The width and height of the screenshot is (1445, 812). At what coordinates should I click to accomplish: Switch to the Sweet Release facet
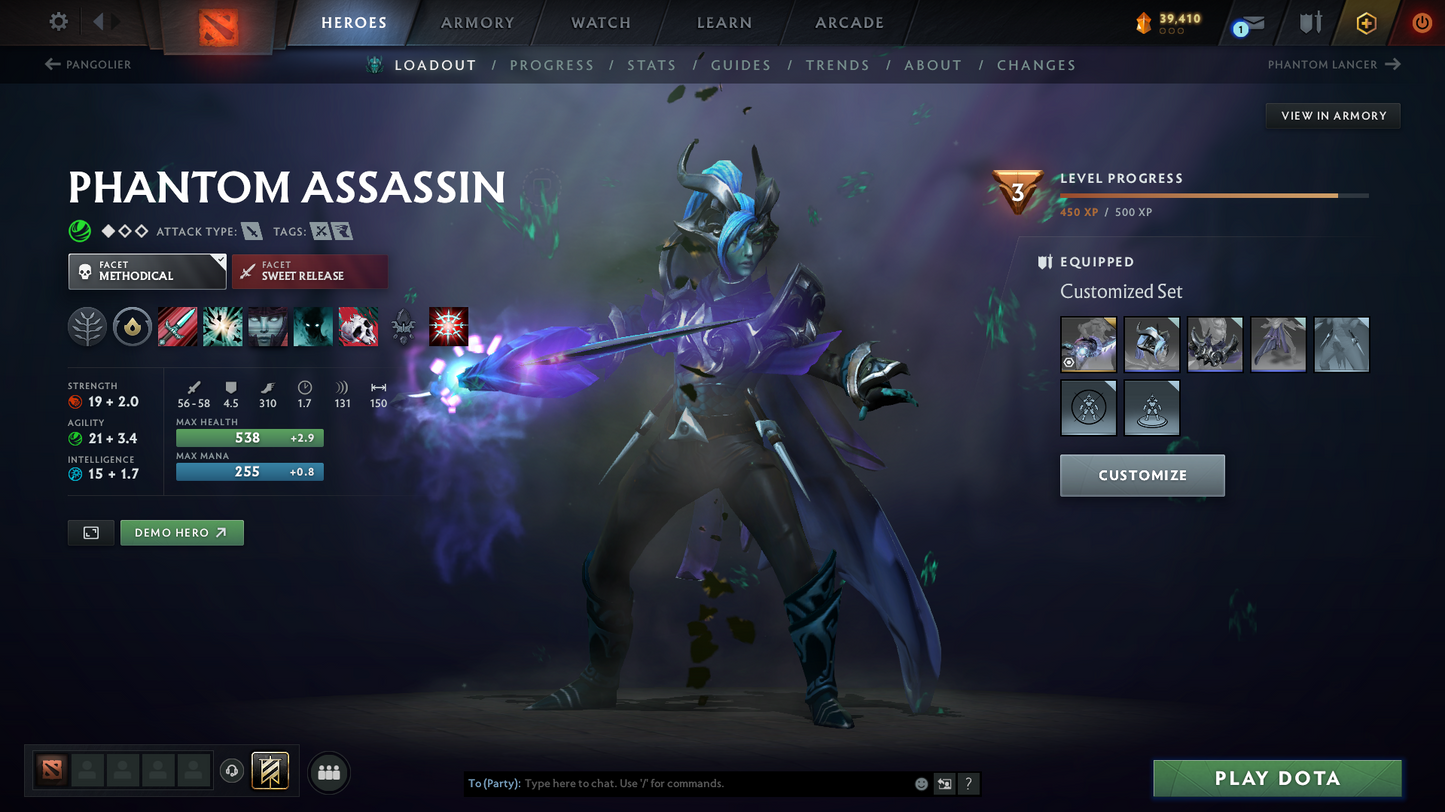tap(310, 271)
